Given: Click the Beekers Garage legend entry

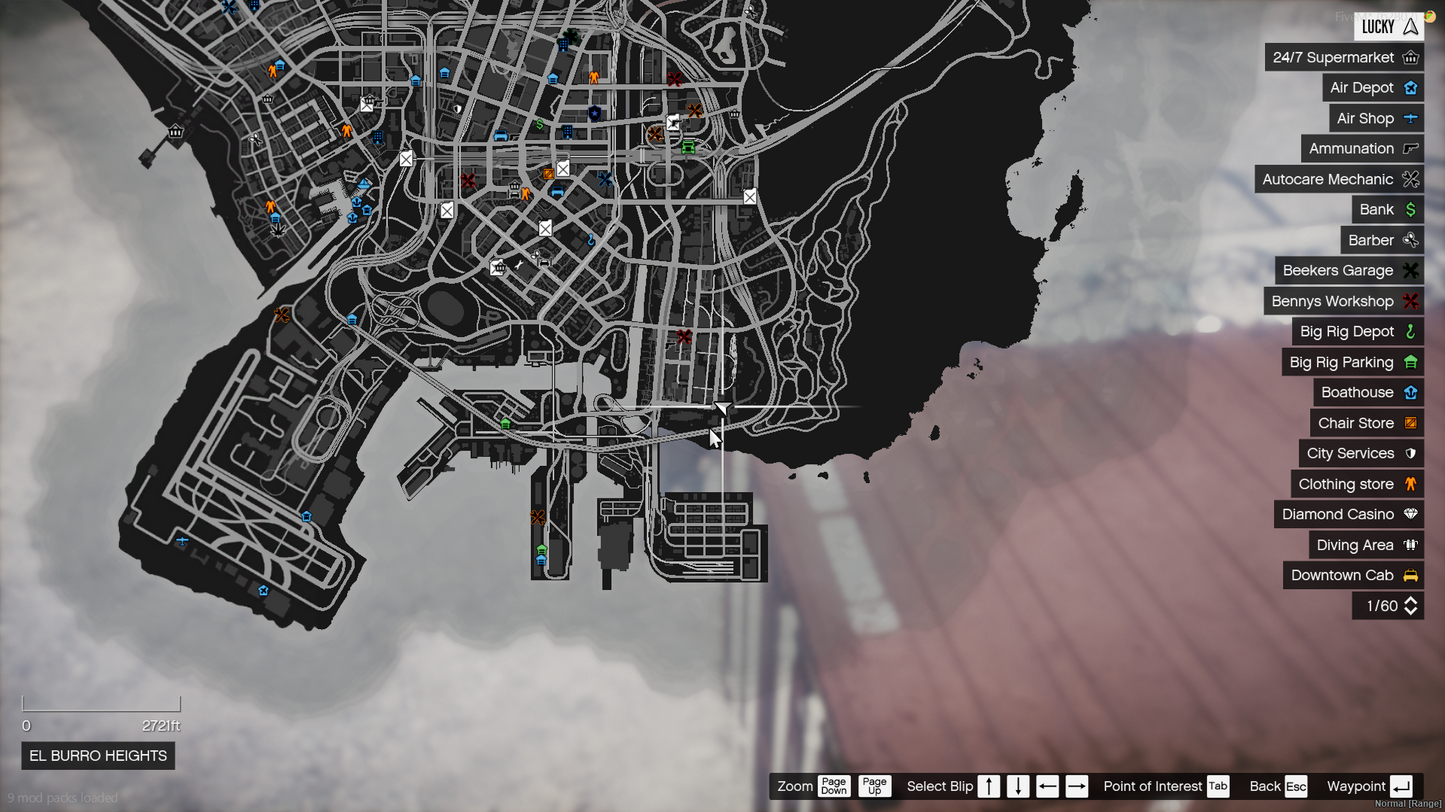Looking at the screenshot, I should point(1349,271).
